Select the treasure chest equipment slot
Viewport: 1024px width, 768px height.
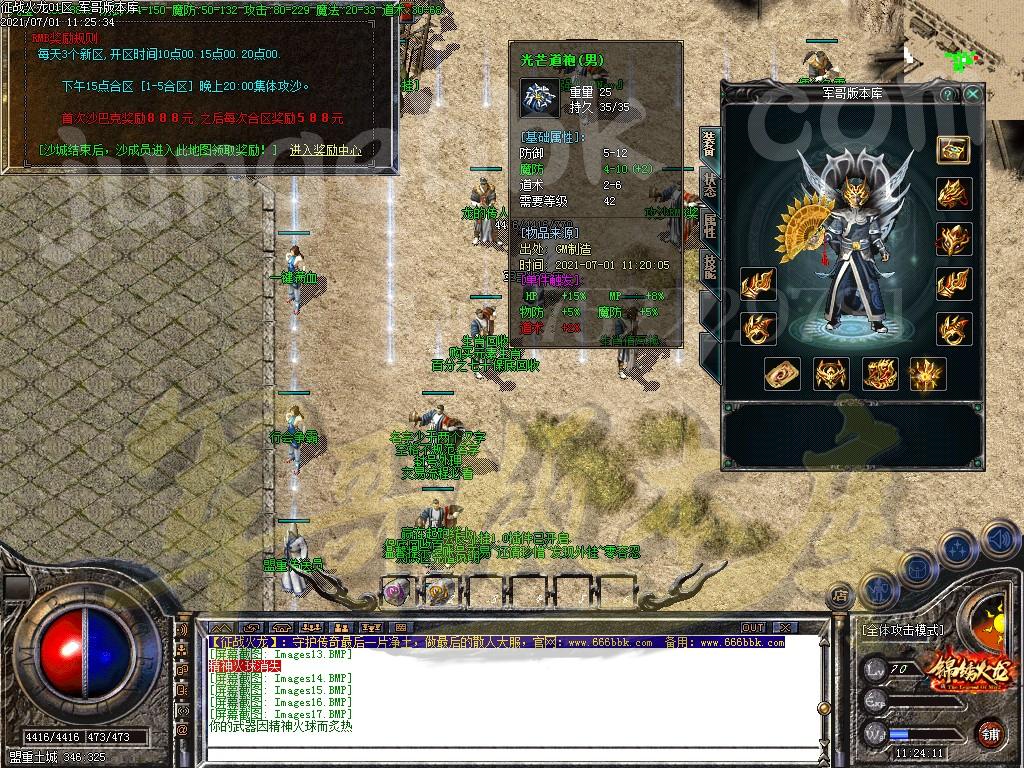[x=952, y=149]
